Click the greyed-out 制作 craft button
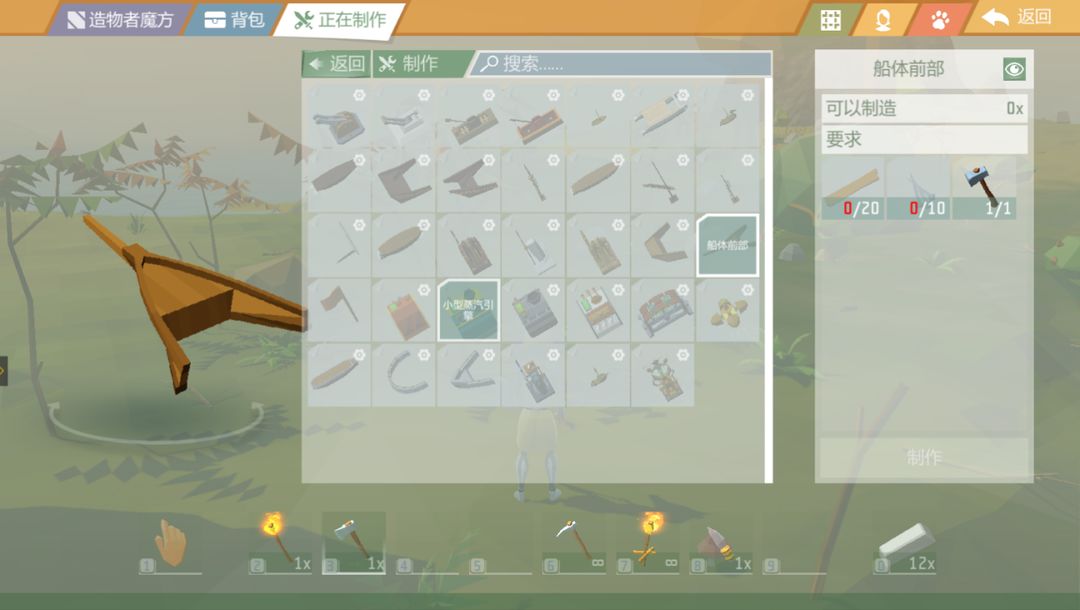 click(923, 457)
